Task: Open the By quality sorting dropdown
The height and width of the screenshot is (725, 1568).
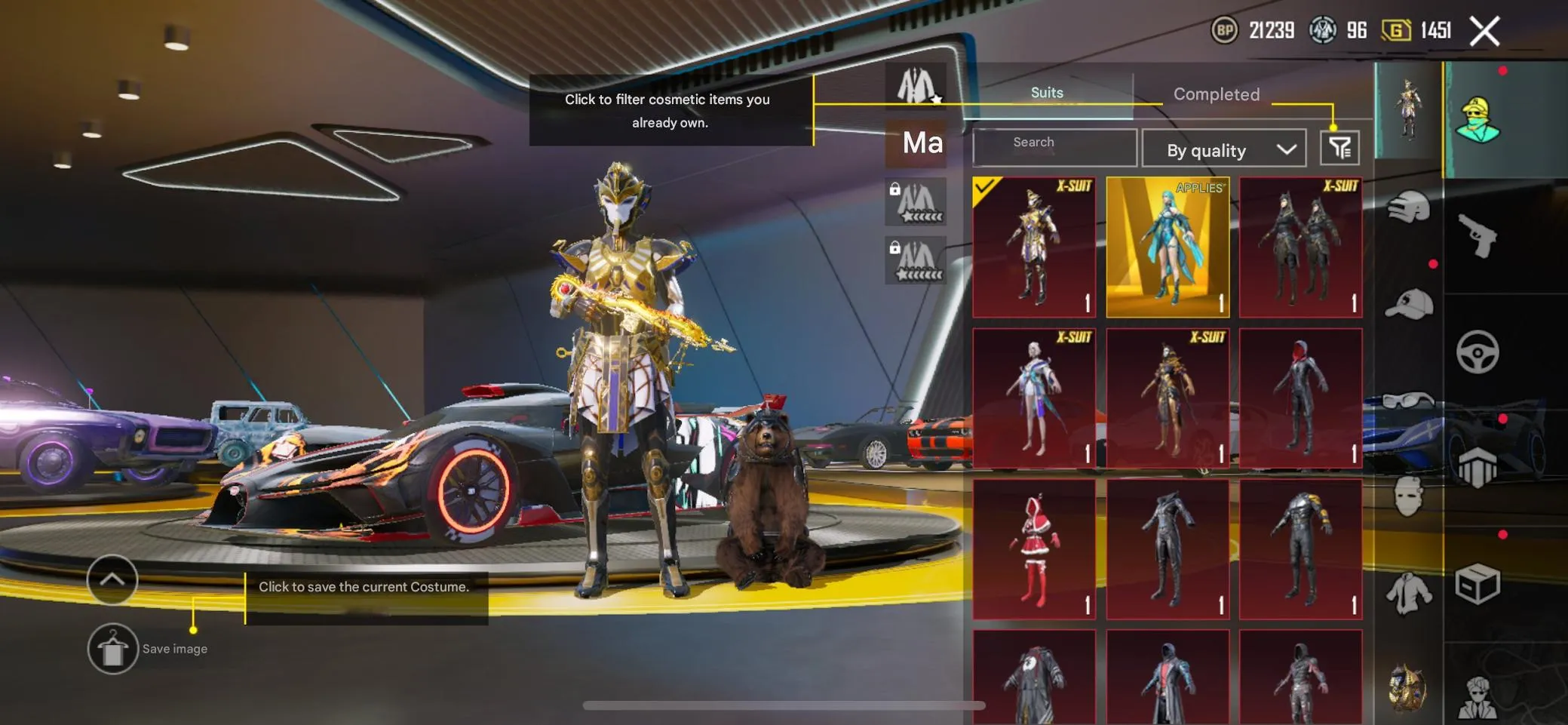Action: coord(1224,149)
